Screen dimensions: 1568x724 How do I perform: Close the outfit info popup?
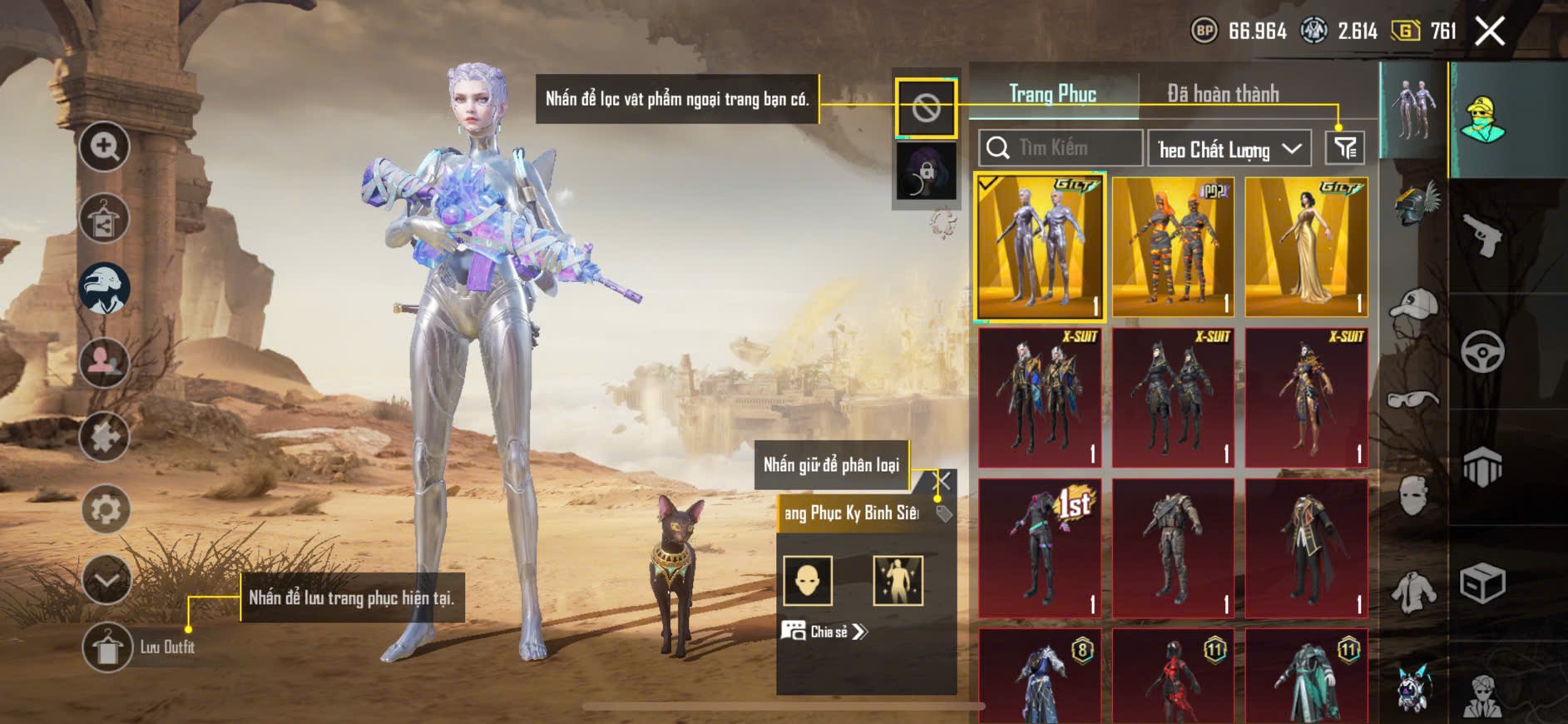point(942,481)
